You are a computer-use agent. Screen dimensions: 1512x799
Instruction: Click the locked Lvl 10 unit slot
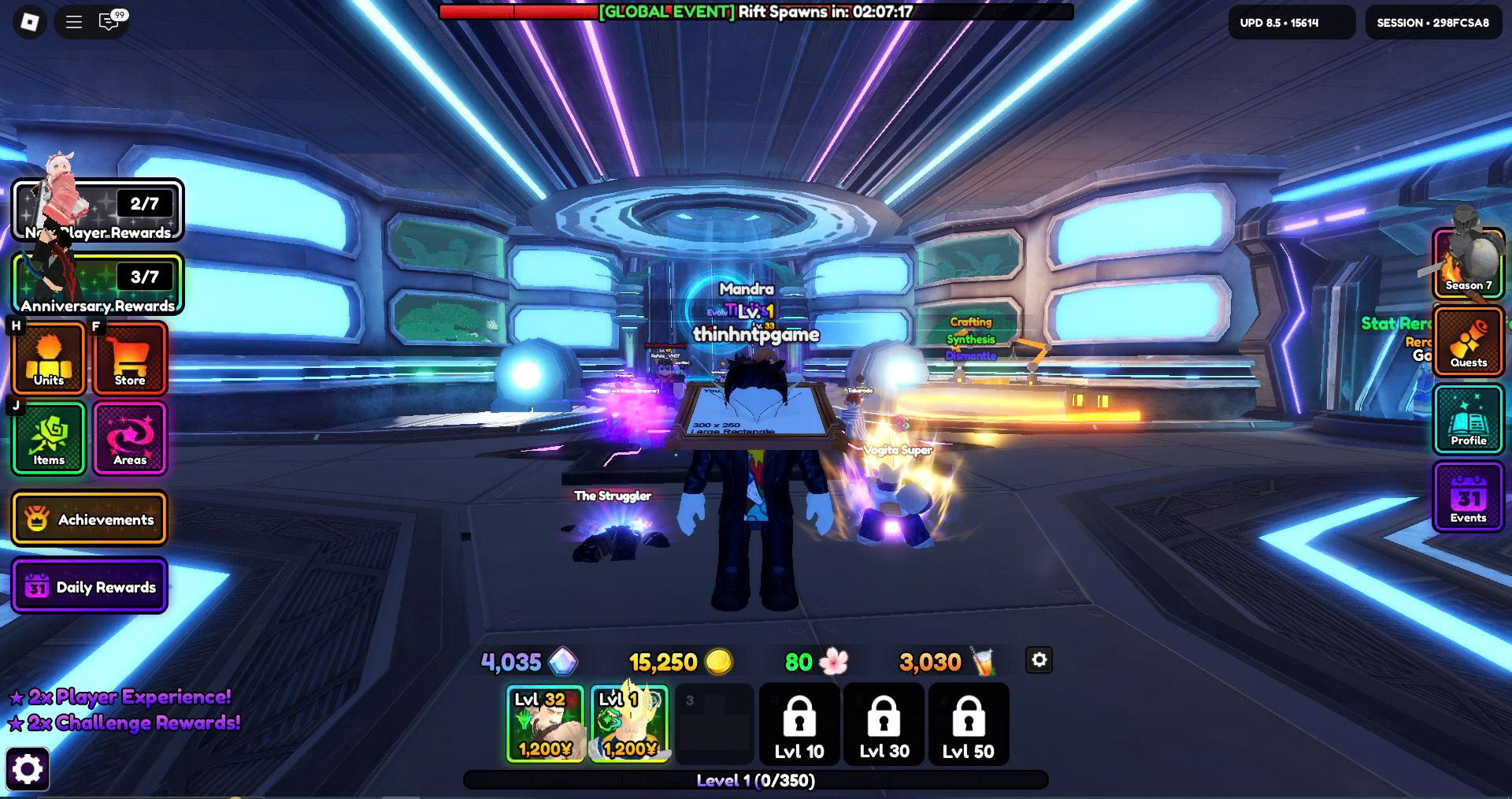coord(799,723)
